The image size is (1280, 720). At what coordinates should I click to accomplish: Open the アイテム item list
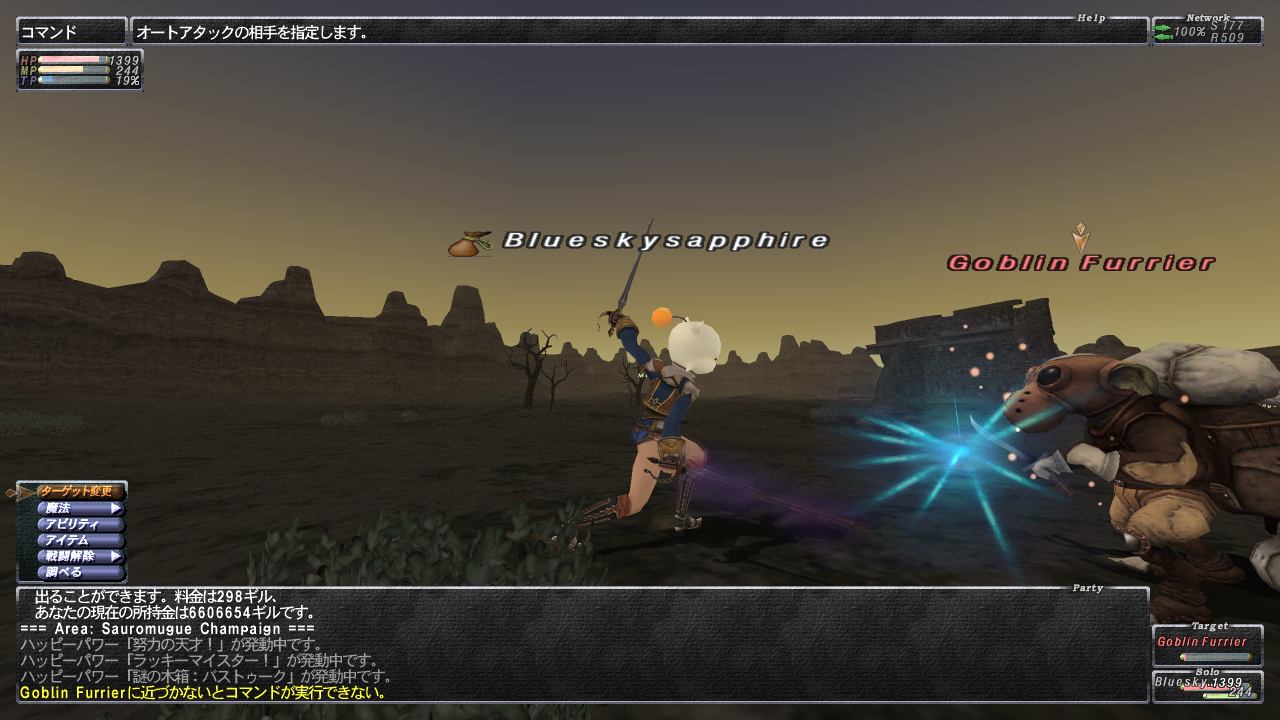click(79, 540)
